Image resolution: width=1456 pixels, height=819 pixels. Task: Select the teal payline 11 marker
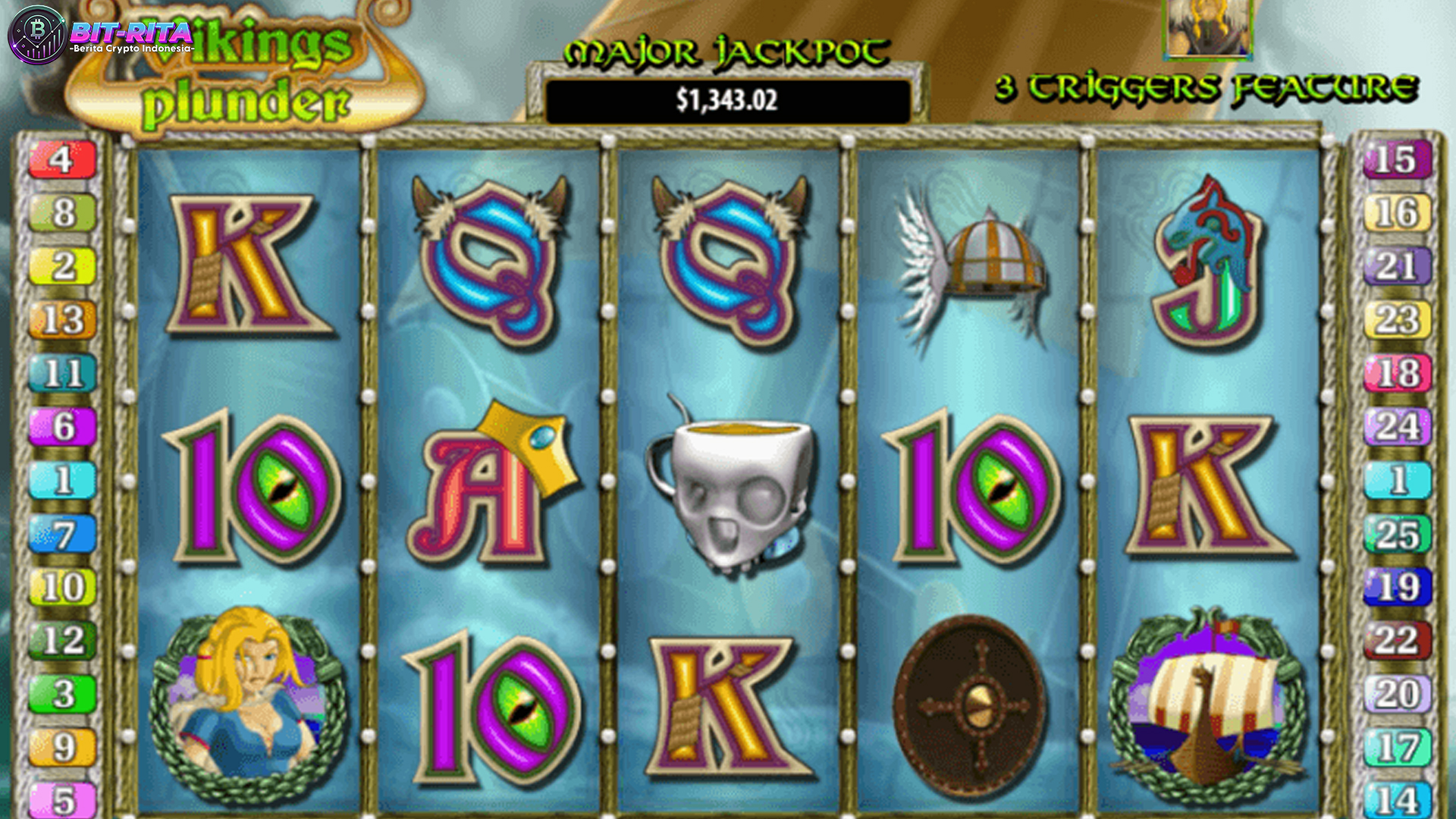click(x=62, y=373)
